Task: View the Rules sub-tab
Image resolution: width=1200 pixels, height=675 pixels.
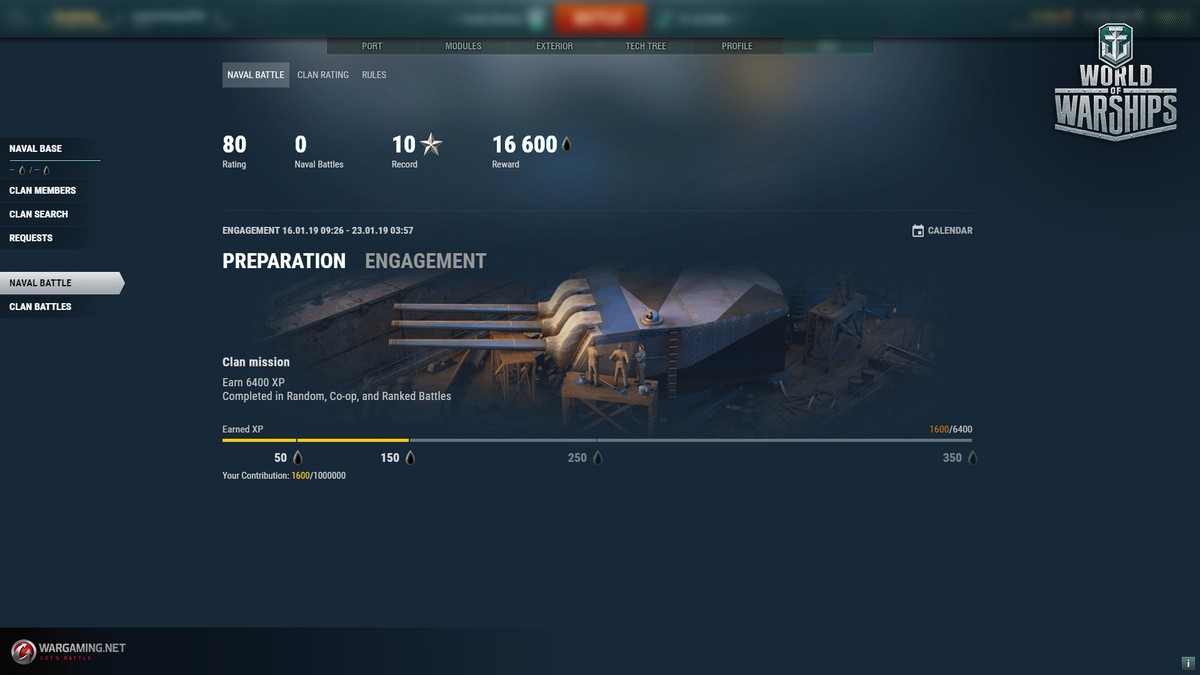Action: point(374,75)
